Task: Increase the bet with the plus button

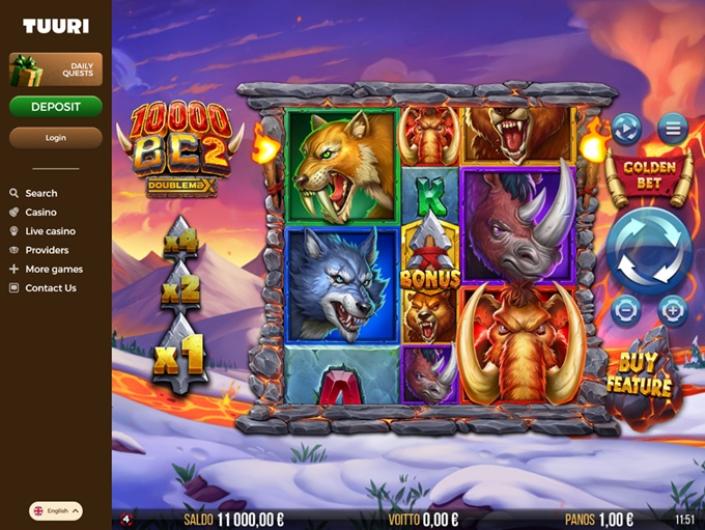Action: 672,311
